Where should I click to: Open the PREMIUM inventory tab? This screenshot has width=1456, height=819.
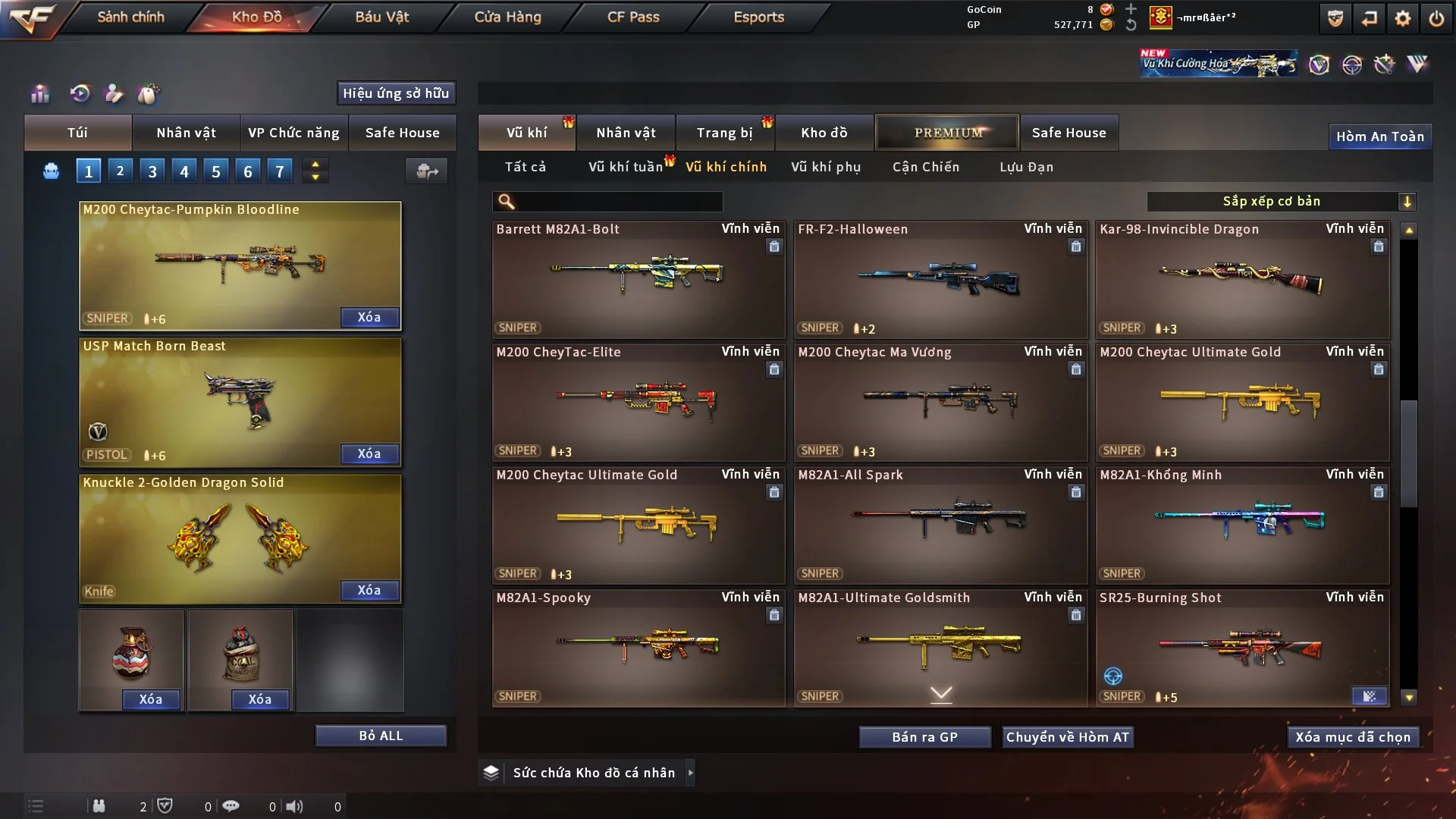coord(948,133)
